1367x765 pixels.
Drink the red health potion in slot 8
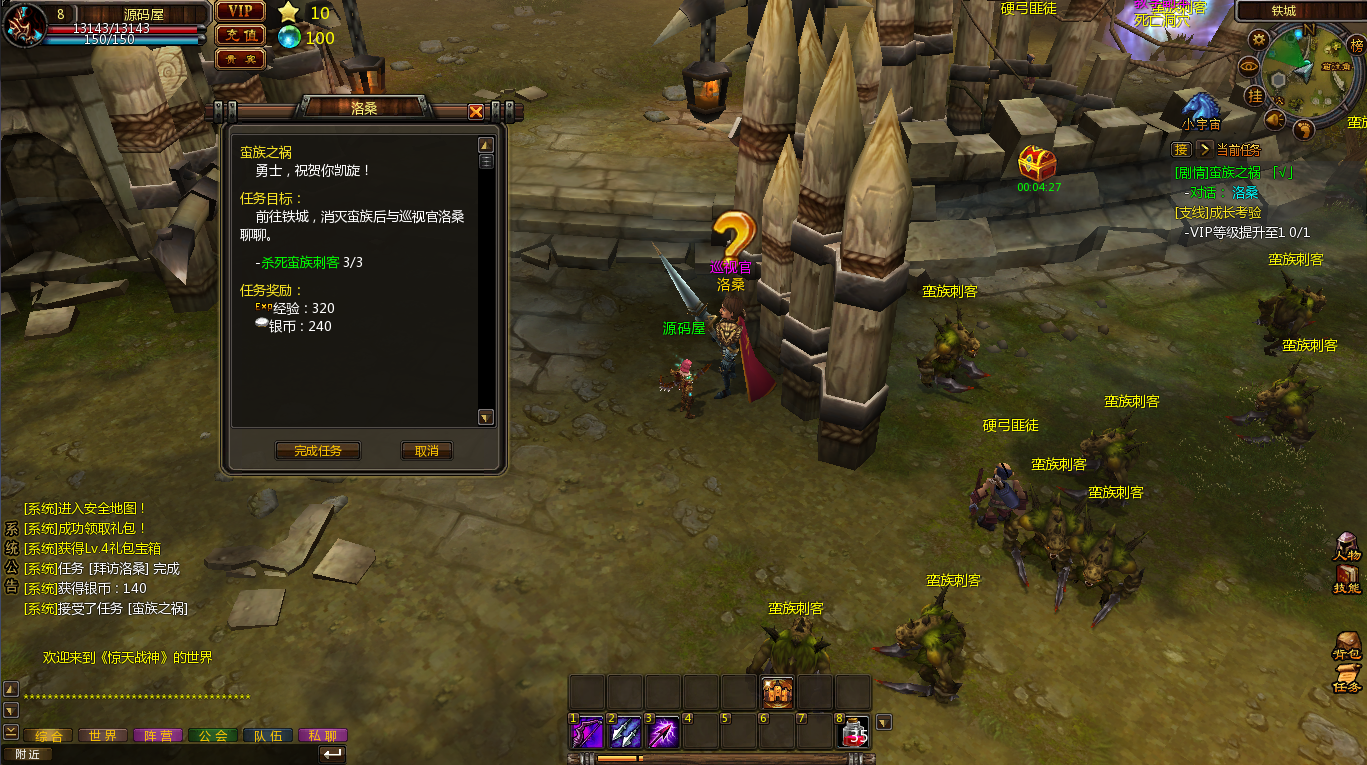(853, 733)
